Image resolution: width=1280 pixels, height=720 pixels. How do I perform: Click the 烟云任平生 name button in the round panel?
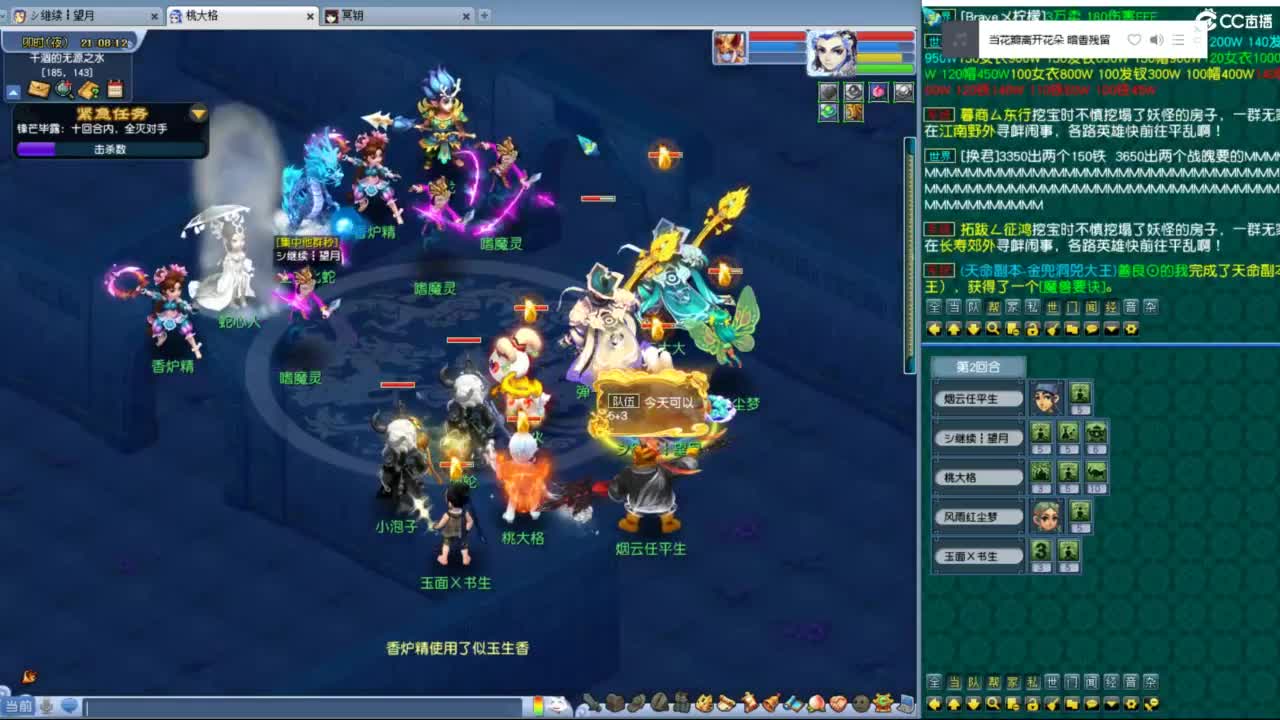[978, 398]
